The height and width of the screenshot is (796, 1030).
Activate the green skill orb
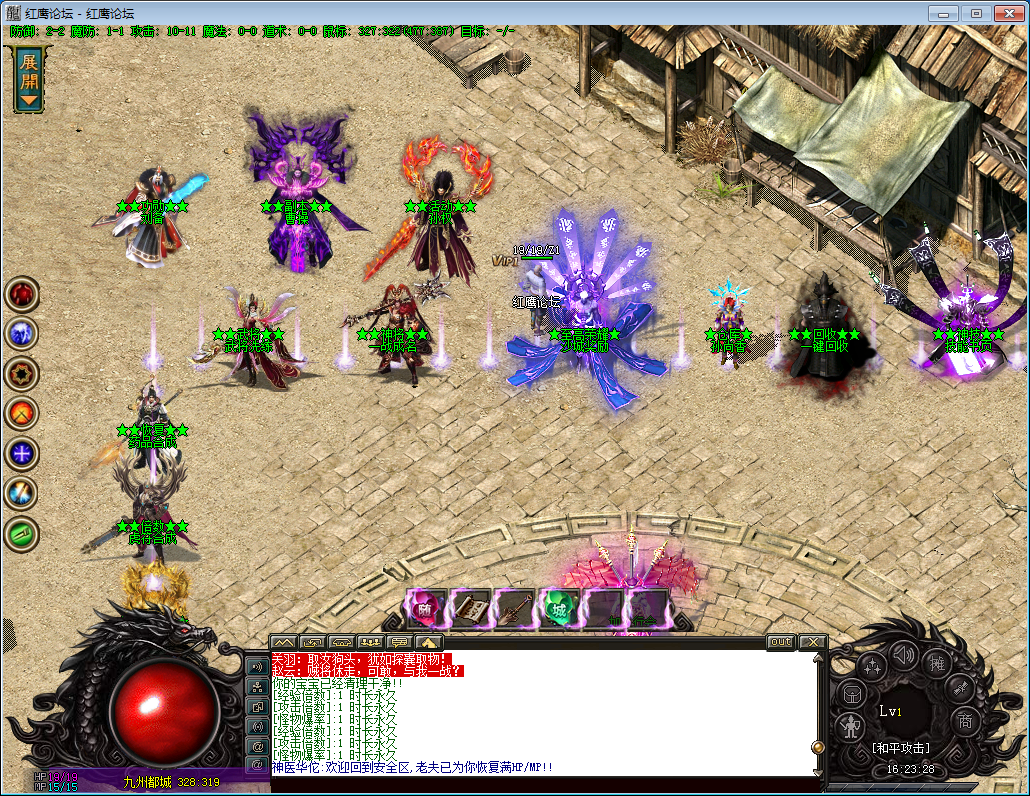click(x=21, y=532)
